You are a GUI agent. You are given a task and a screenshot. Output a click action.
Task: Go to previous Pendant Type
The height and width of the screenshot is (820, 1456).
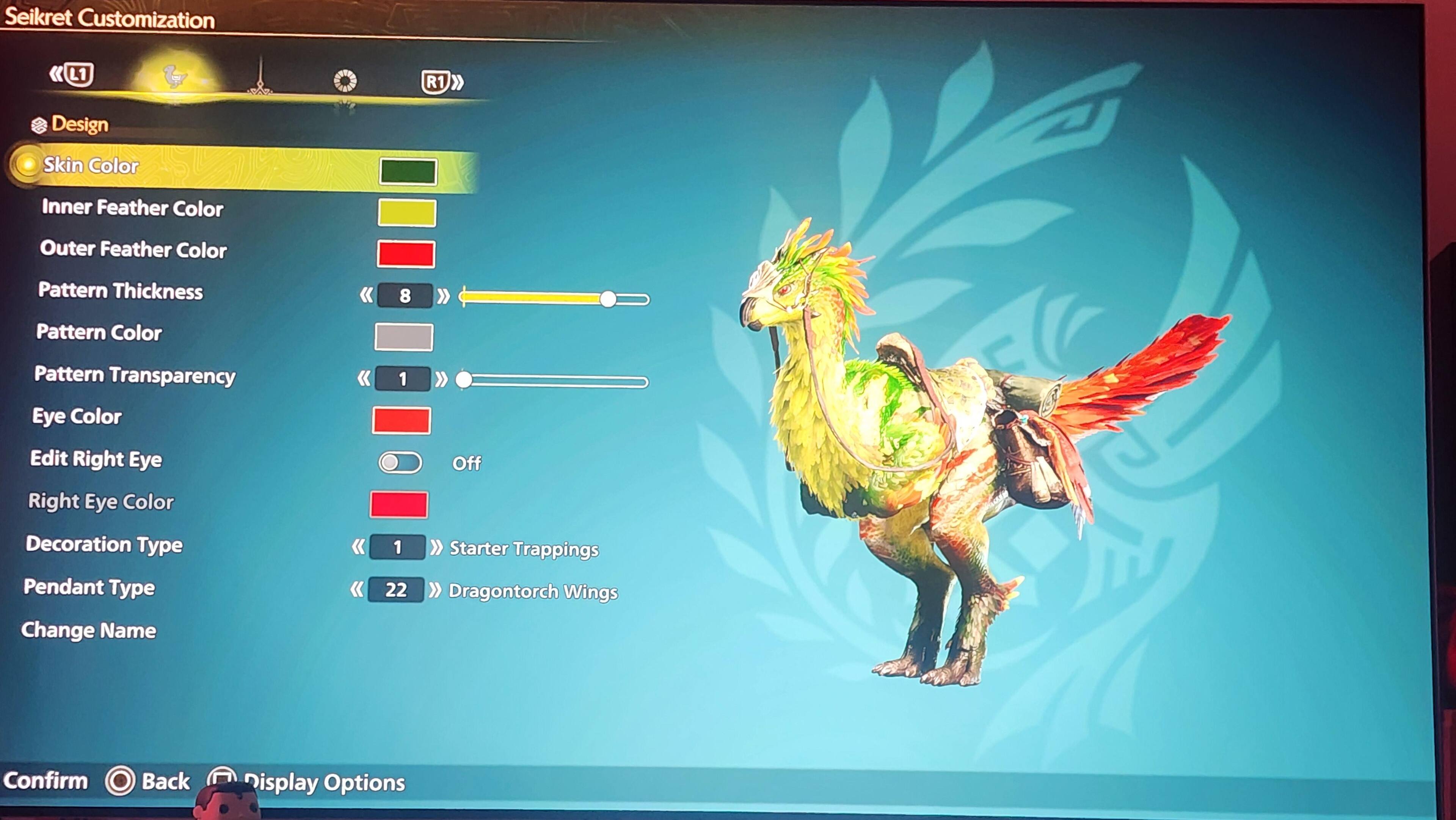tap(357, 590)
